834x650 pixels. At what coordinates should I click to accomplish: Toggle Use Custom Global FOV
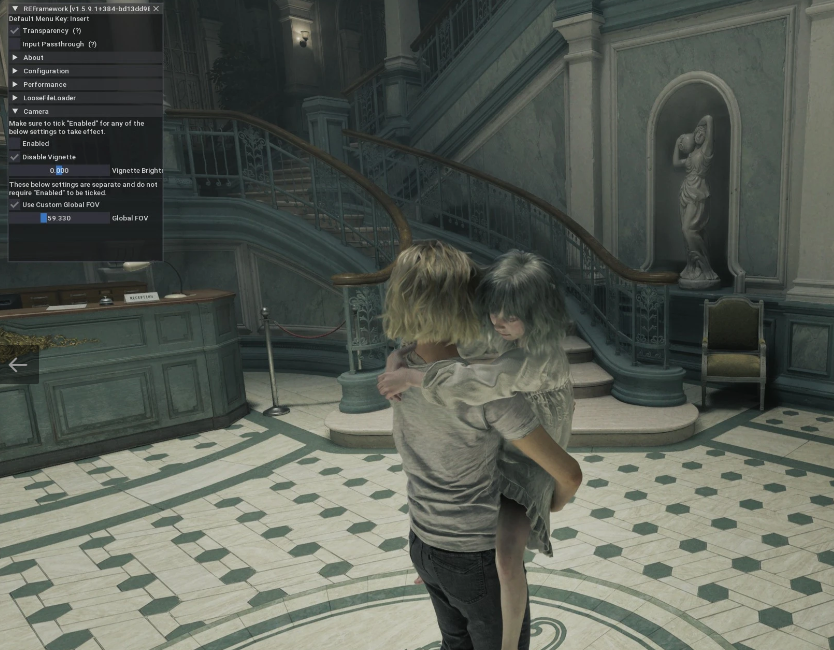(14, 204)
